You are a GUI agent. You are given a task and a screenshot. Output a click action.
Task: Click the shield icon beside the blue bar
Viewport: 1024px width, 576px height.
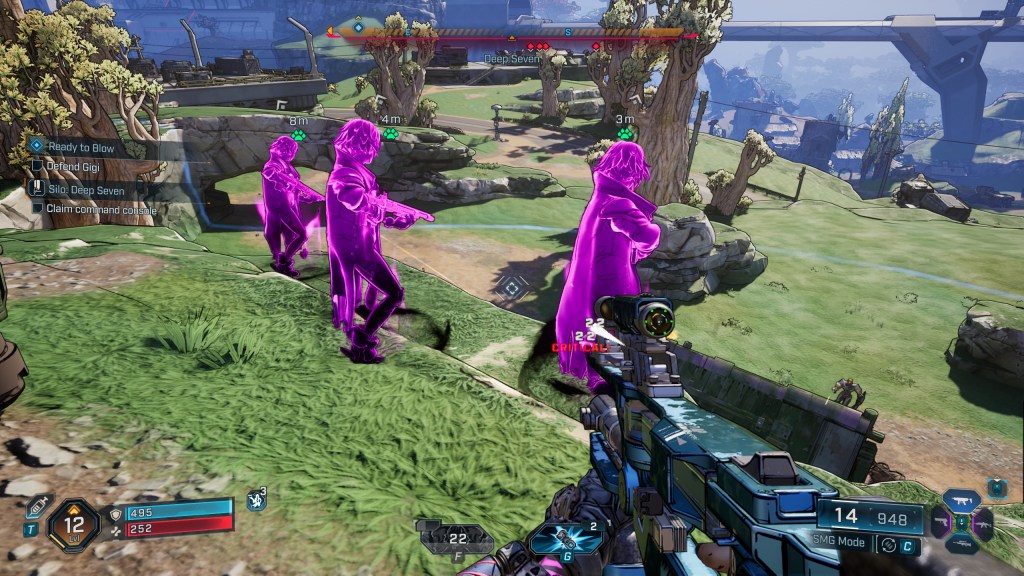coord(115,513)
